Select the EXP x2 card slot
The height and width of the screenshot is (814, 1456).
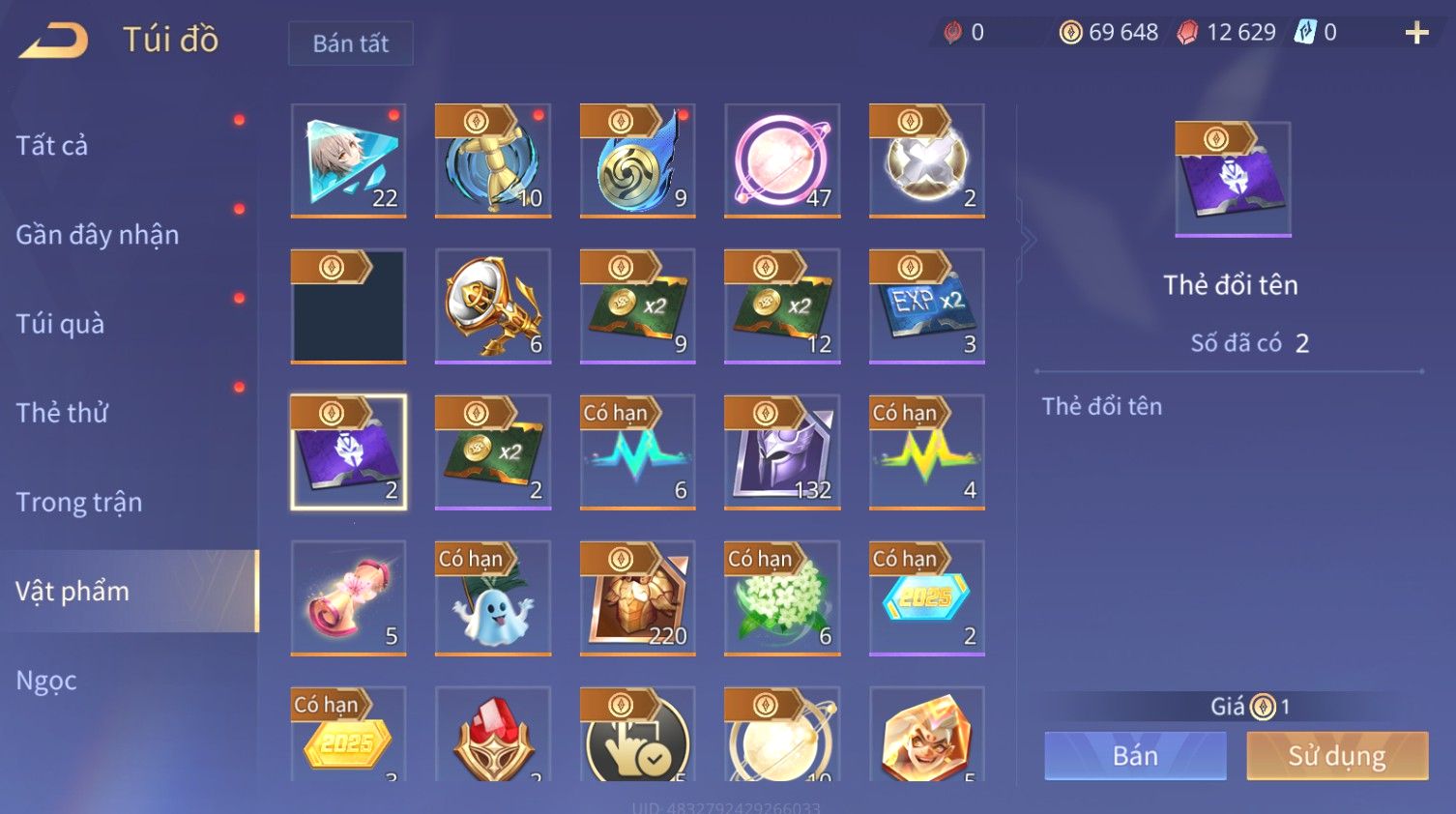tap(926, 305)
